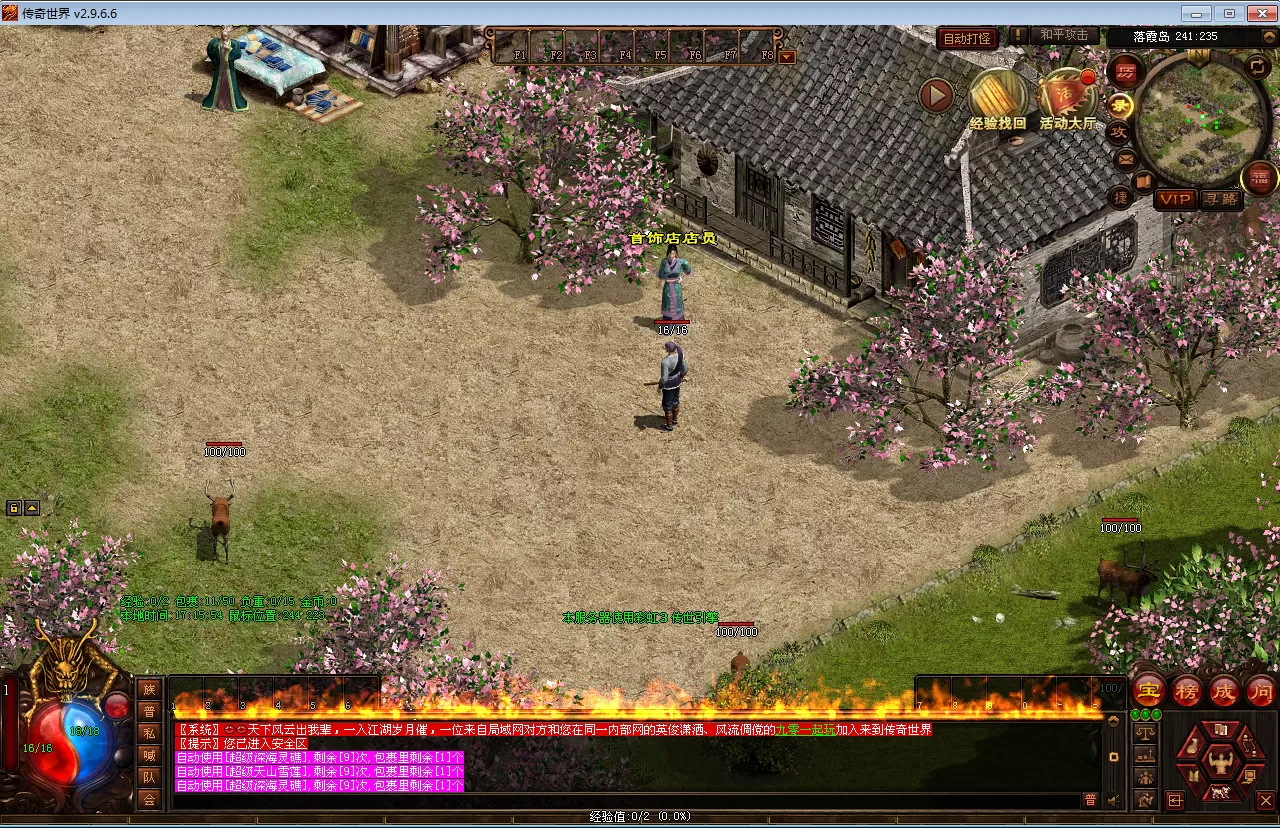Click the round play arrow button
The height and width of the screenshot is (828, 1280).
(x=937, y=95)
